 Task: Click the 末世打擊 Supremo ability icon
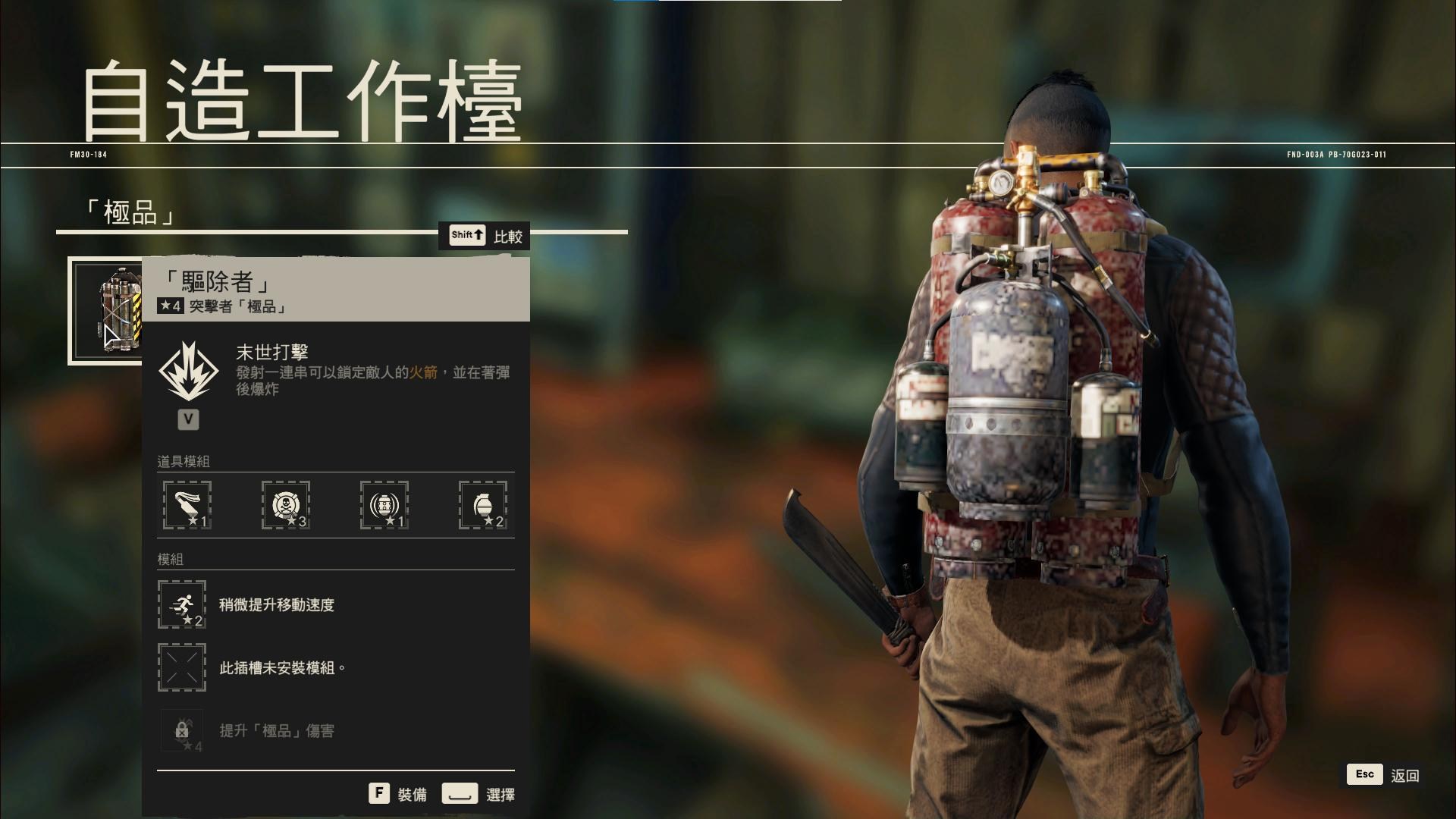click(187, 372)
